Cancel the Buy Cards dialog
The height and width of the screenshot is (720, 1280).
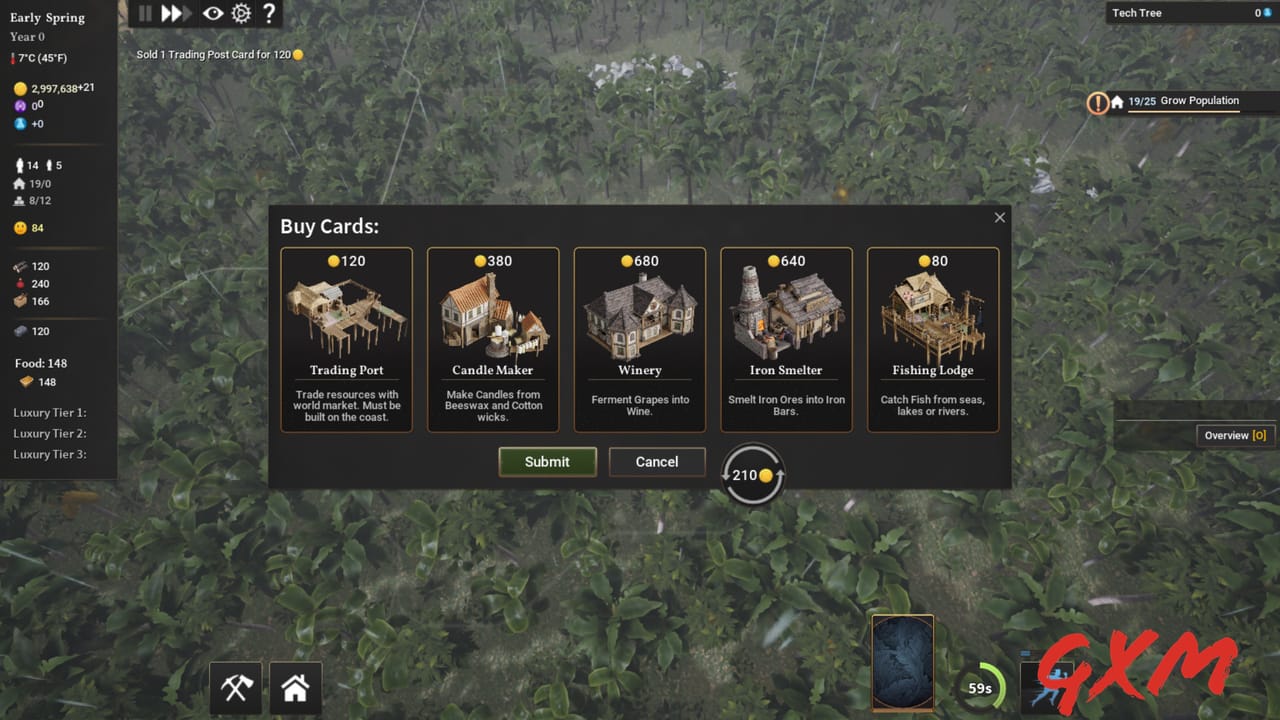(656, 461)
